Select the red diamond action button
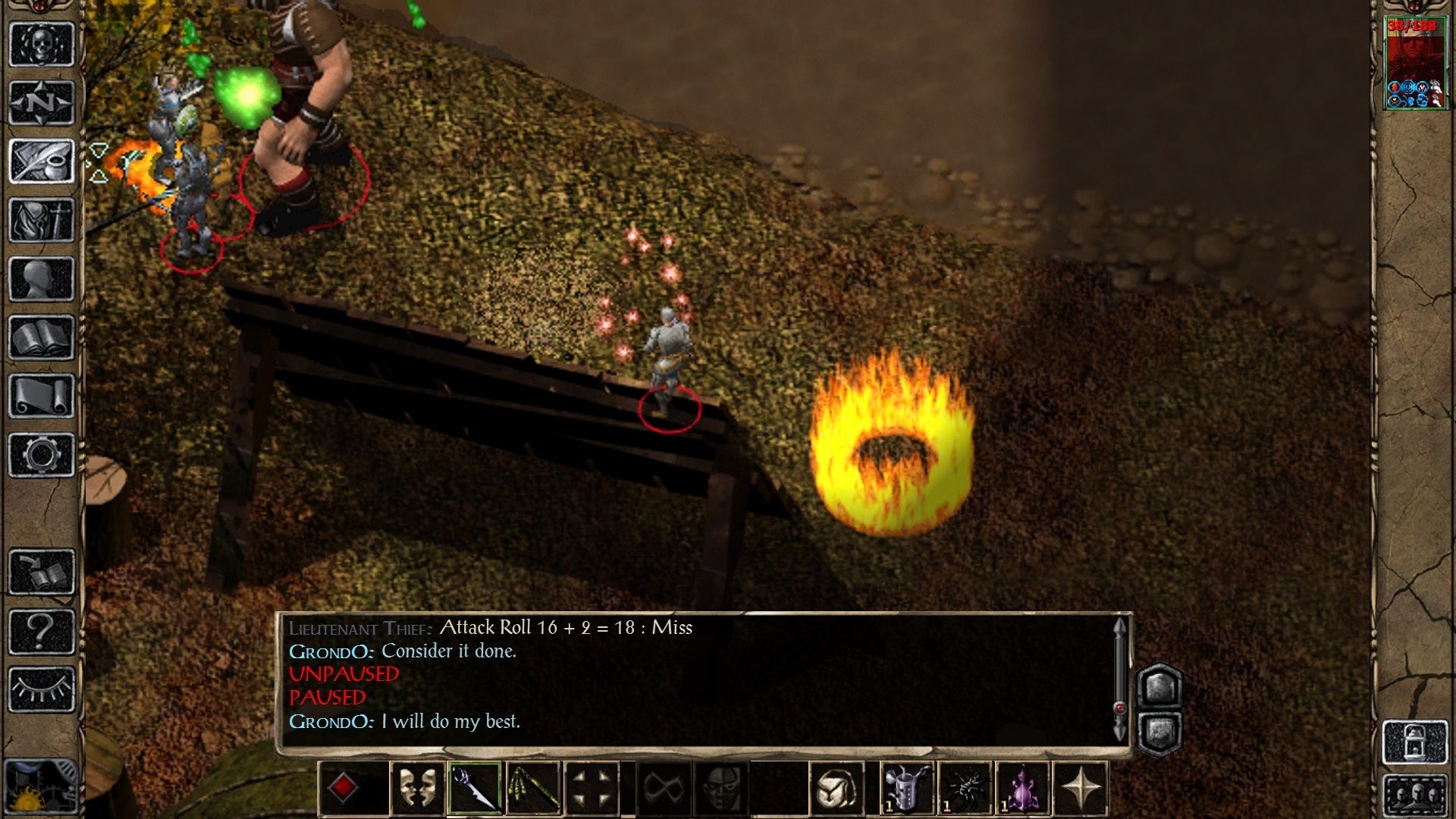The width and height of the screenshot is (1456, 819). pyautogui.click(x=343, y=789)
